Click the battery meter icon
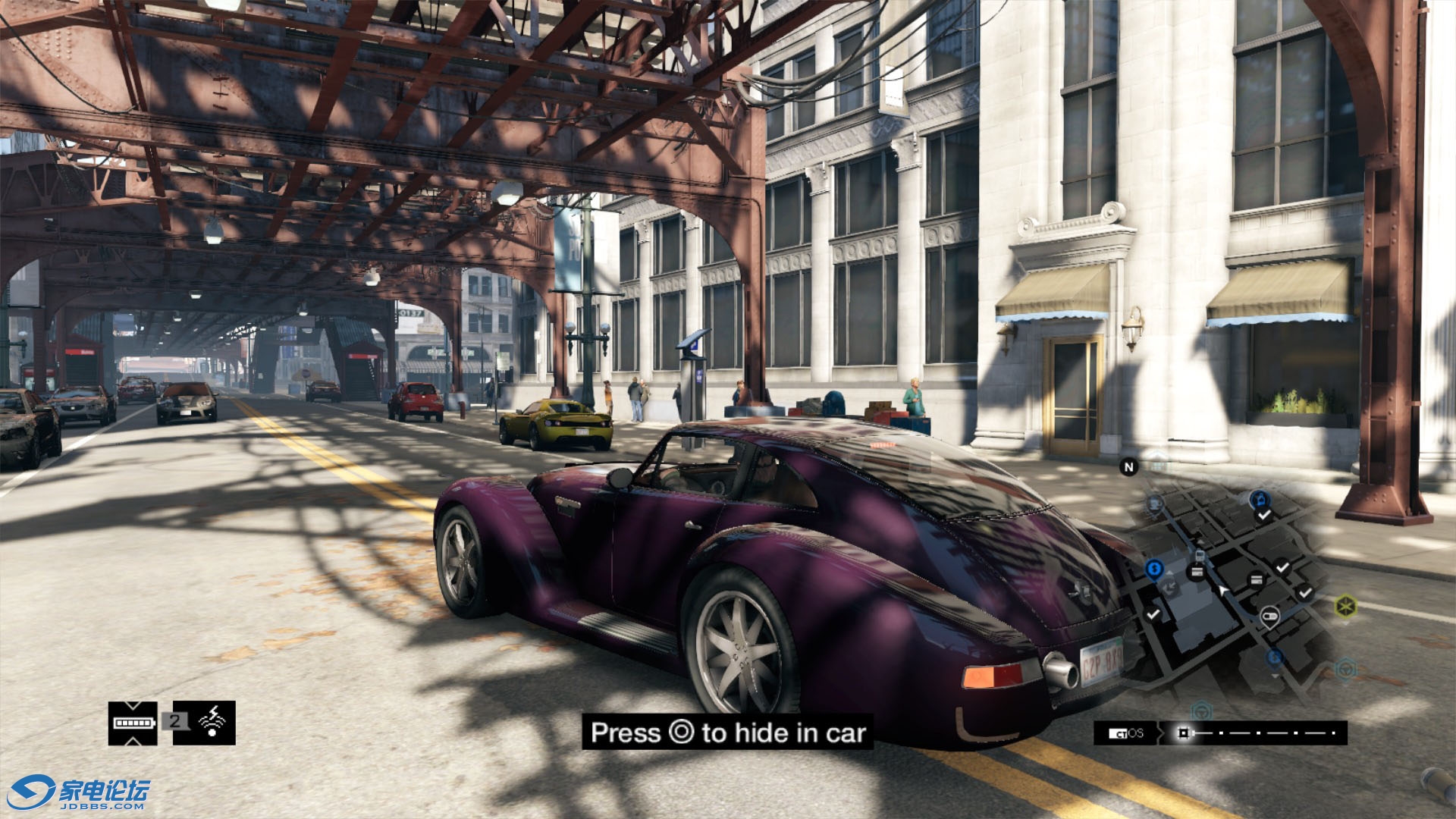The width and height of the screenshot is (1456, 819). point(133,723)
